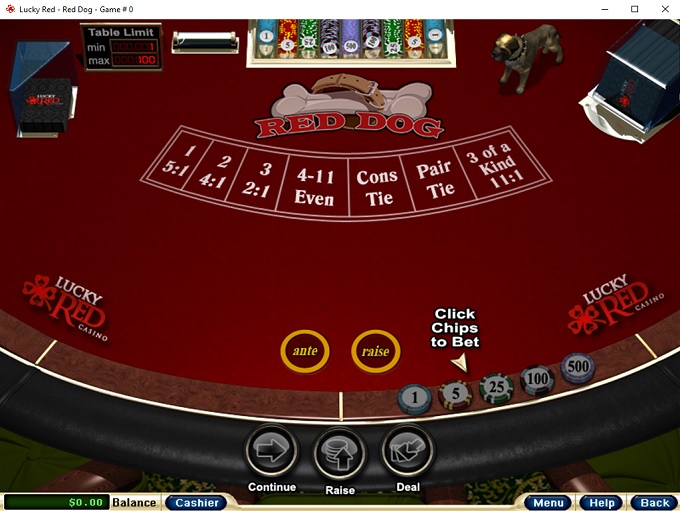
Task: Go Back to the lobby
Action: [x=654, y=502]
